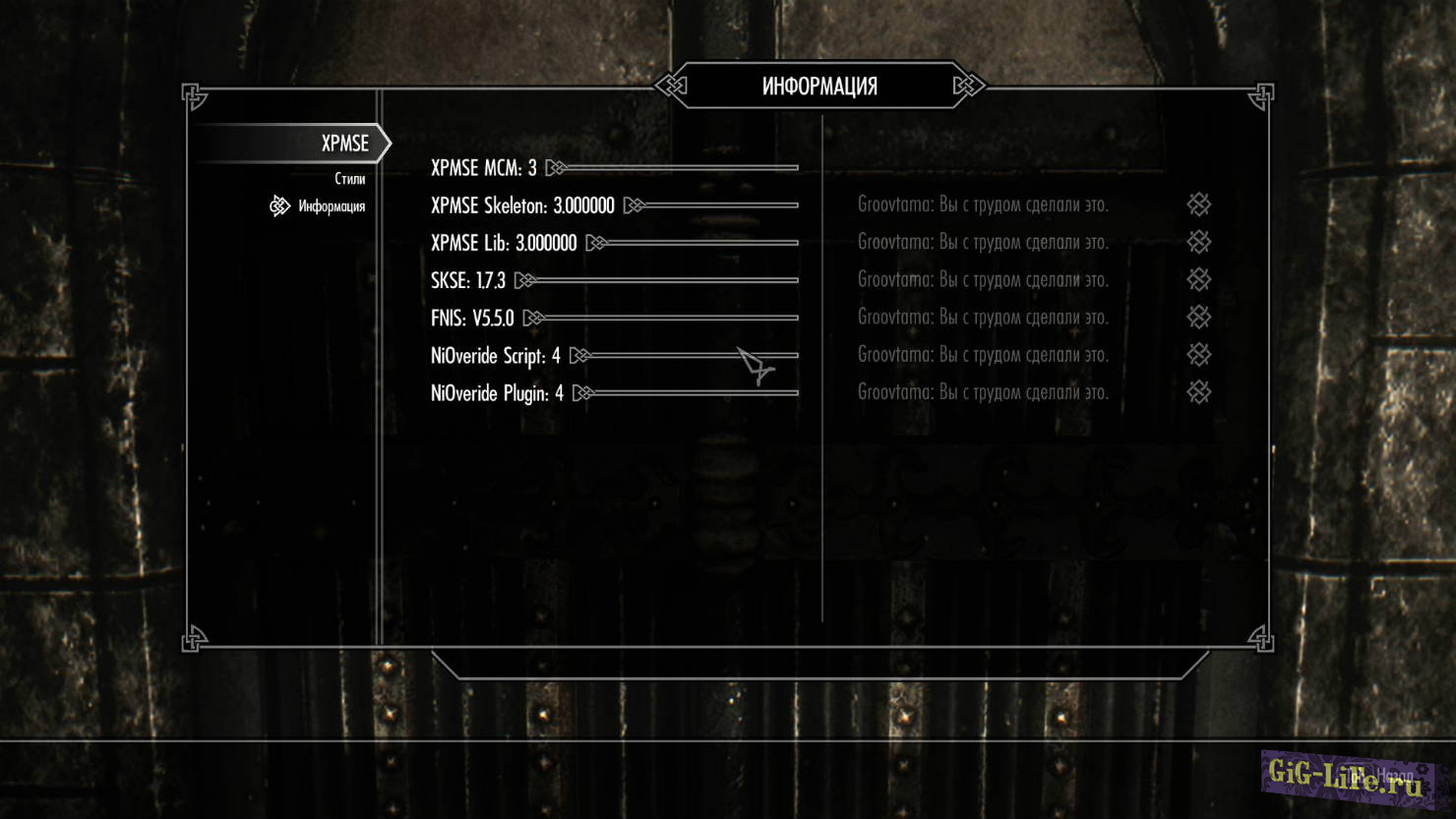Open the Стили page

click(349, 179)
